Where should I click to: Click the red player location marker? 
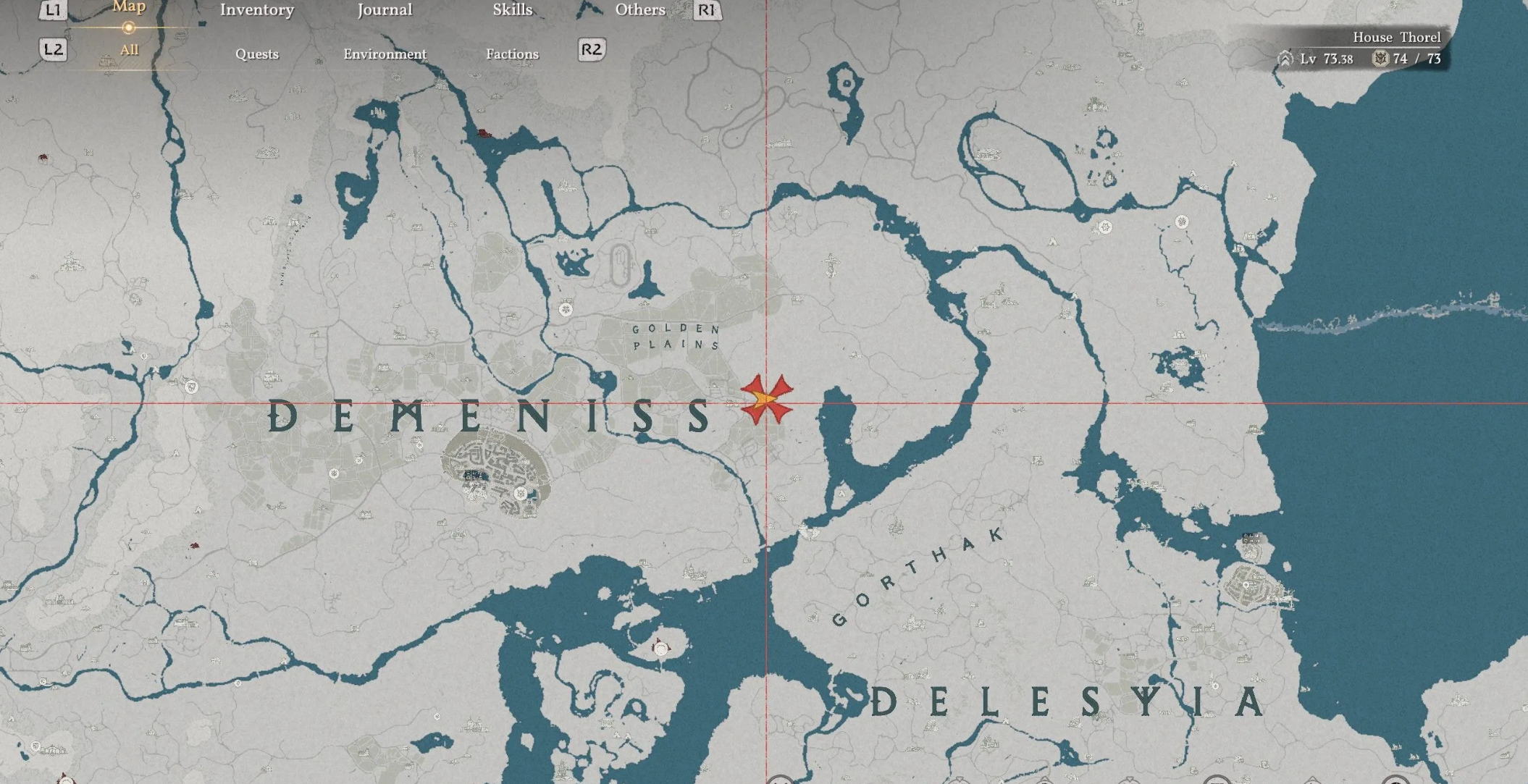(766, 399)
